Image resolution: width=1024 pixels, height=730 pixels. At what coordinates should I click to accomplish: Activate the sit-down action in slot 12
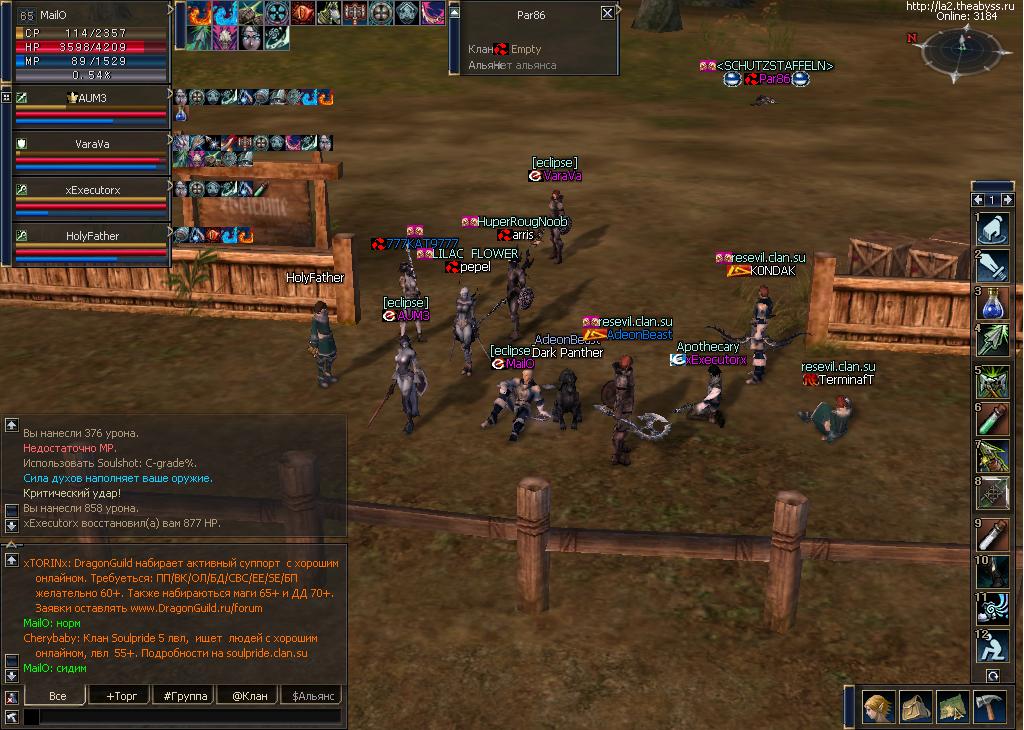[993, 648]
